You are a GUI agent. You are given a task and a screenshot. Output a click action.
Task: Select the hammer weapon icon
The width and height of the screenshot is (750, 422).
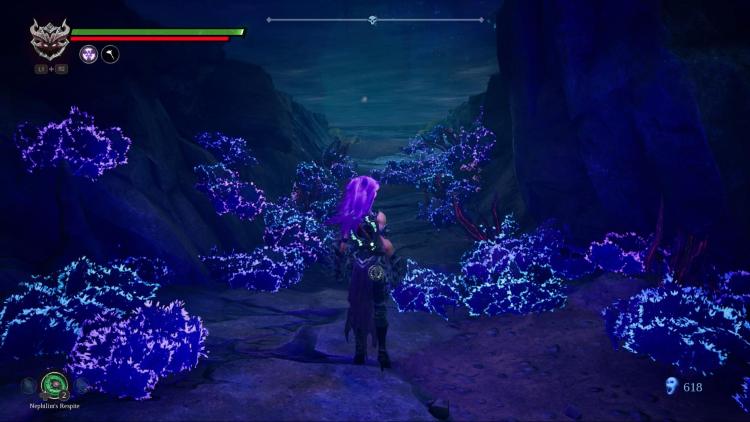(110, 55)
